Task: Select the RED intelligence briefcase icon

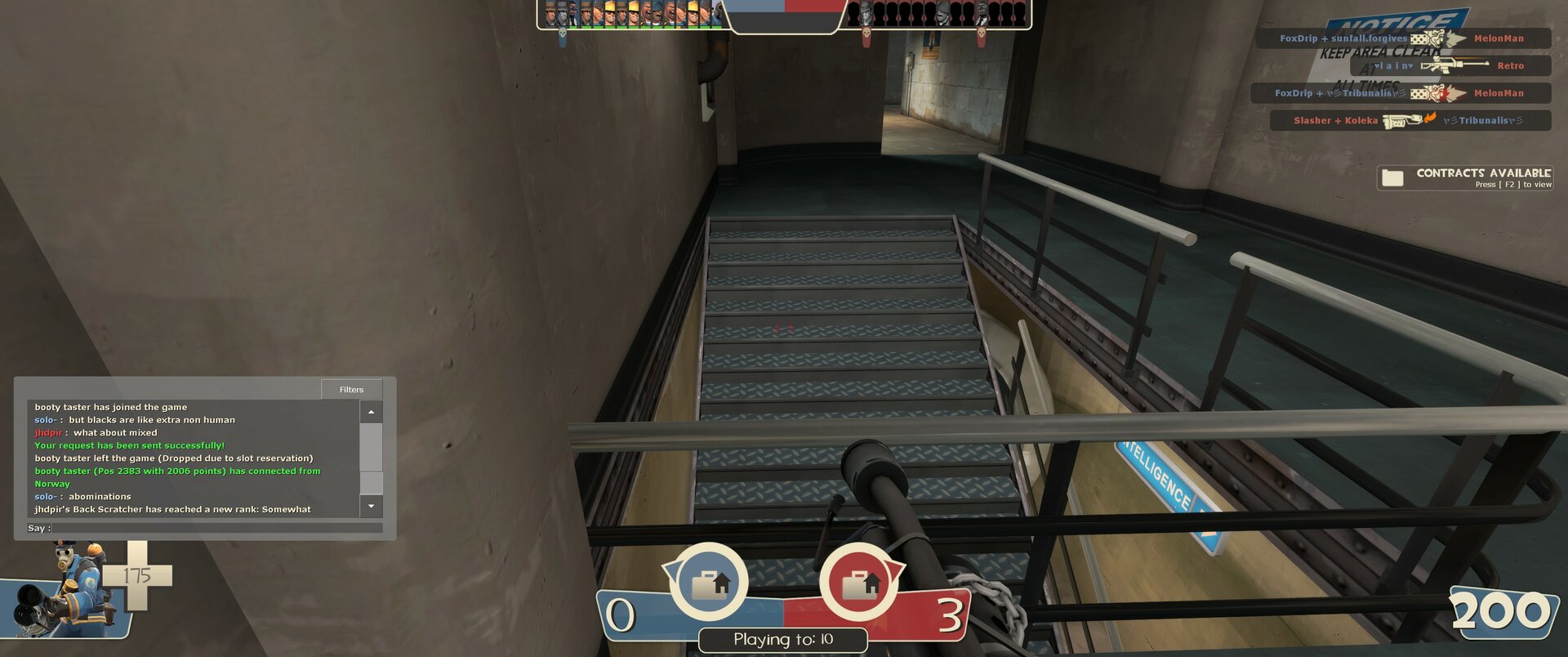Action: tap(859, 583)
